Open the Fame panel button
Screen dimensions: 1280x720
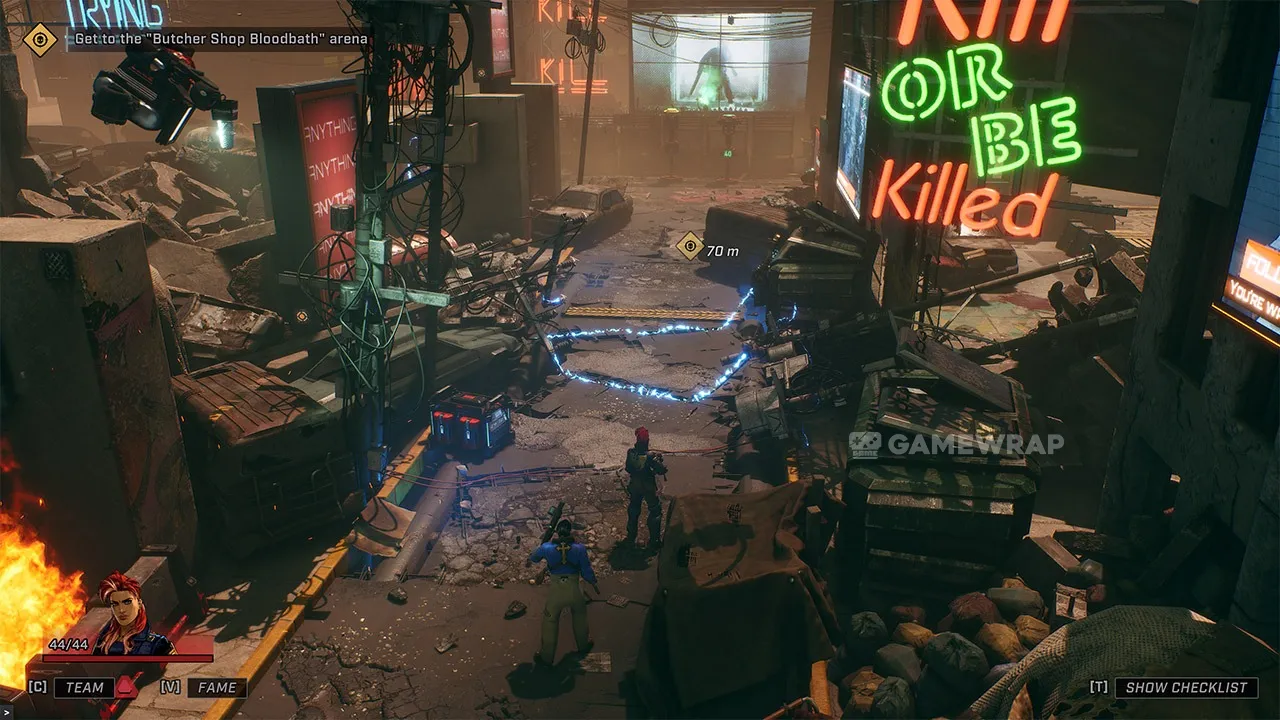(217, 687)
